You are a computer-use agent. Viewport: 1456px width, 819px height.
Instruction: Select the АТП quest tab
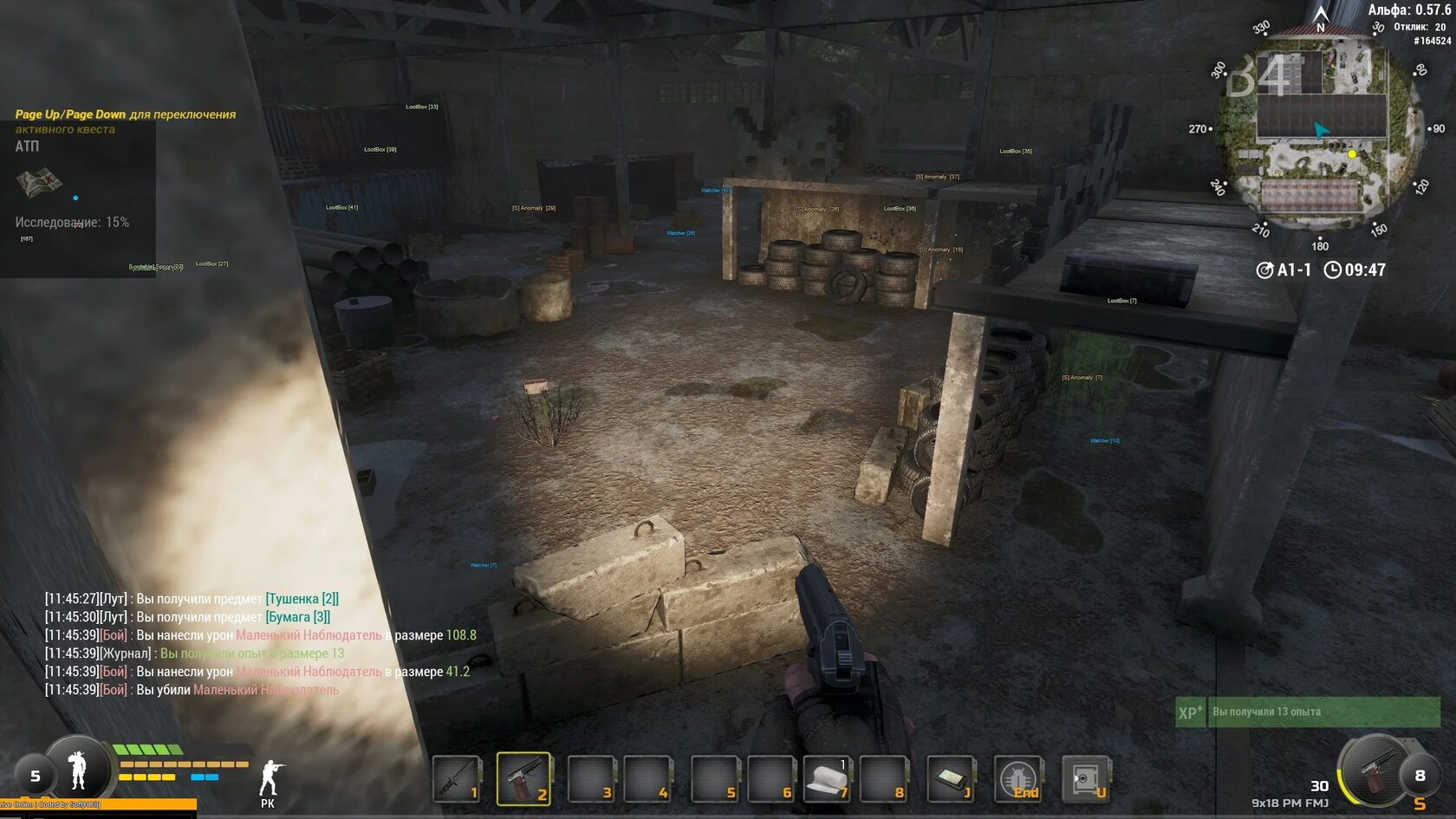click(27, 146)
